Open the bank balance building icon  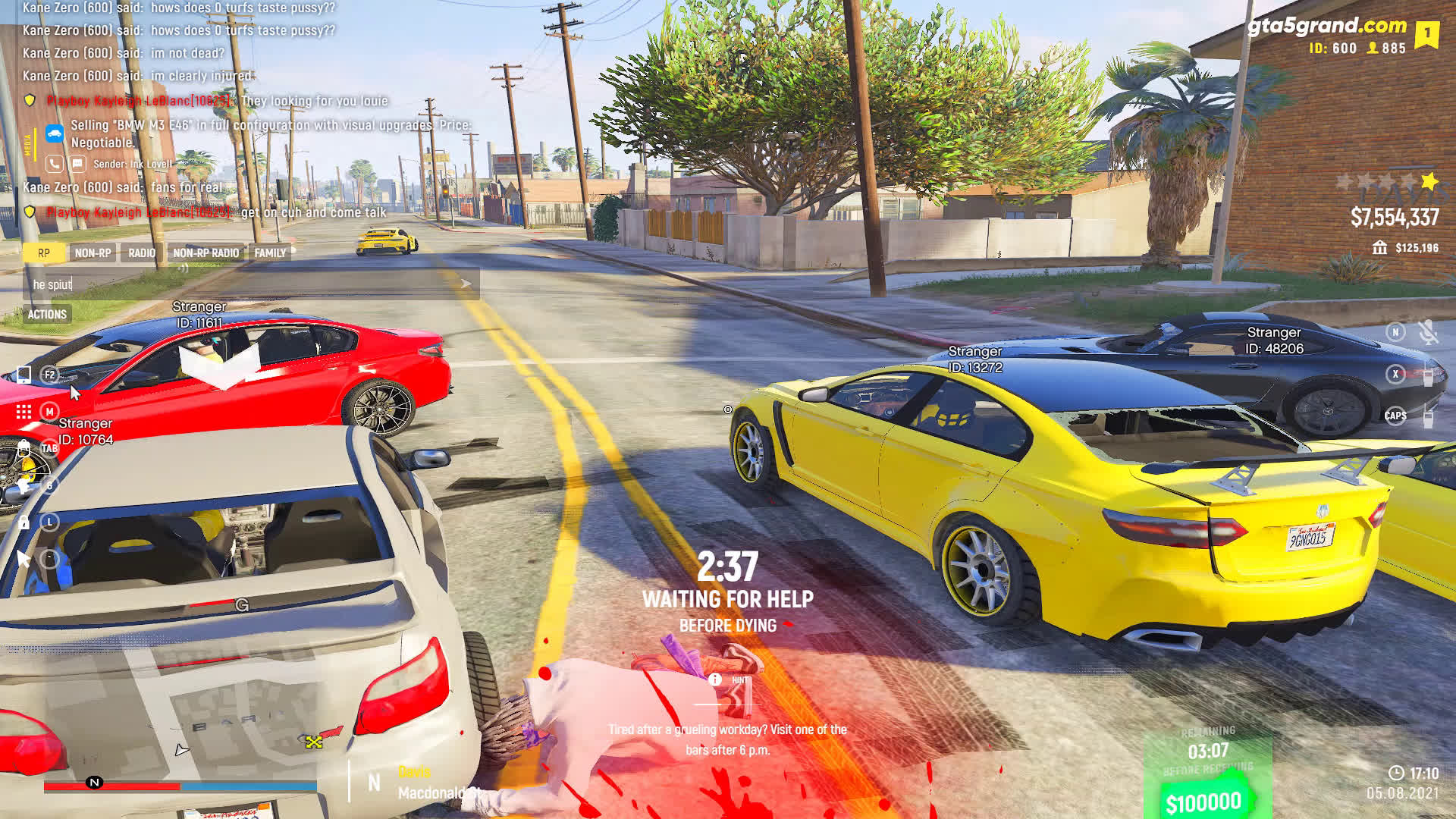1379,248
